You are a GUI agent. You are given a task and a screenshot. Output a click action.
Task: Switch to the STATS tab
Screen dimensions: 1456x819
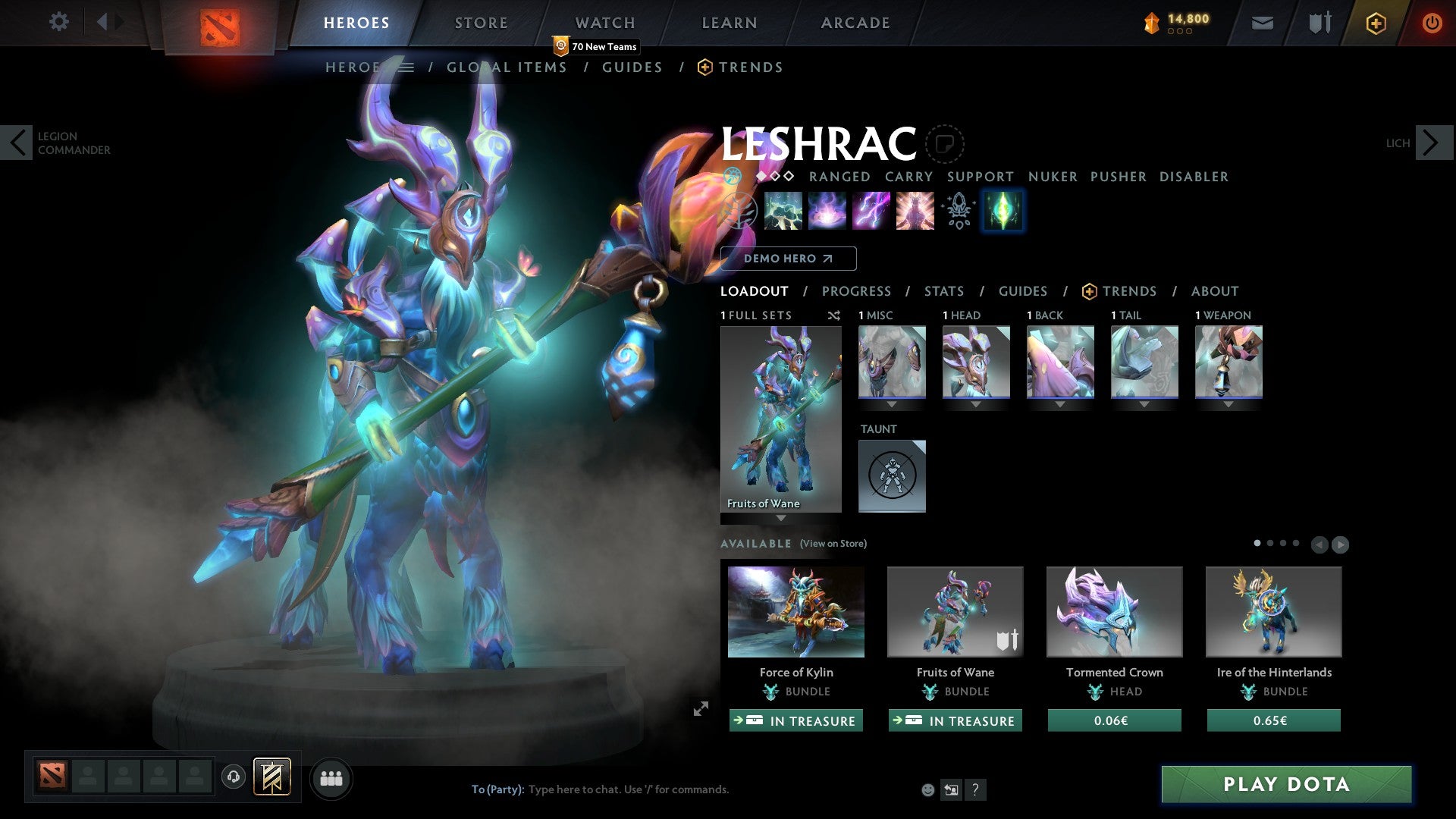coord(943,291)
